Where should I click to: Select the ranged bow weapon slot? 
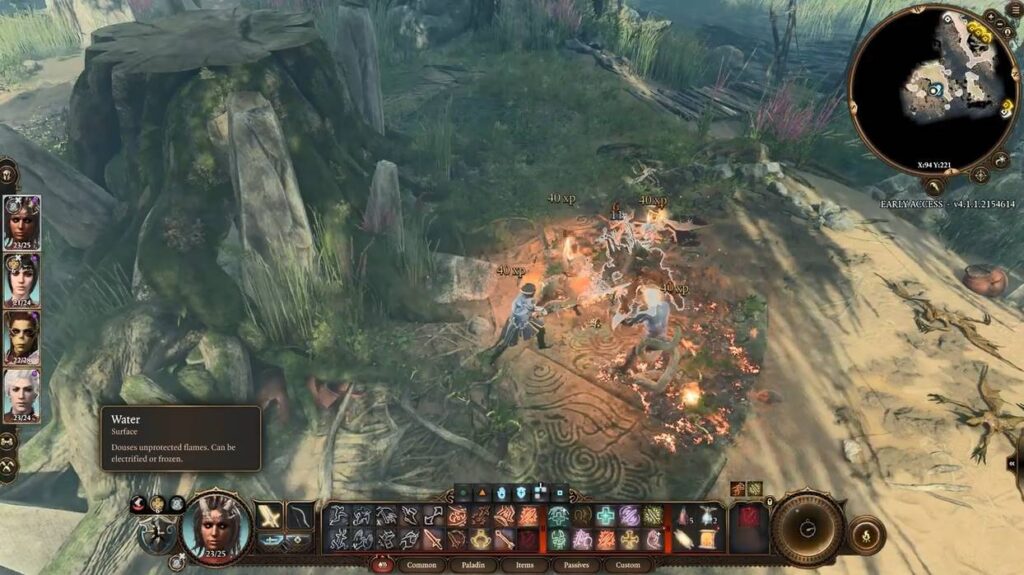coord(299,516)
